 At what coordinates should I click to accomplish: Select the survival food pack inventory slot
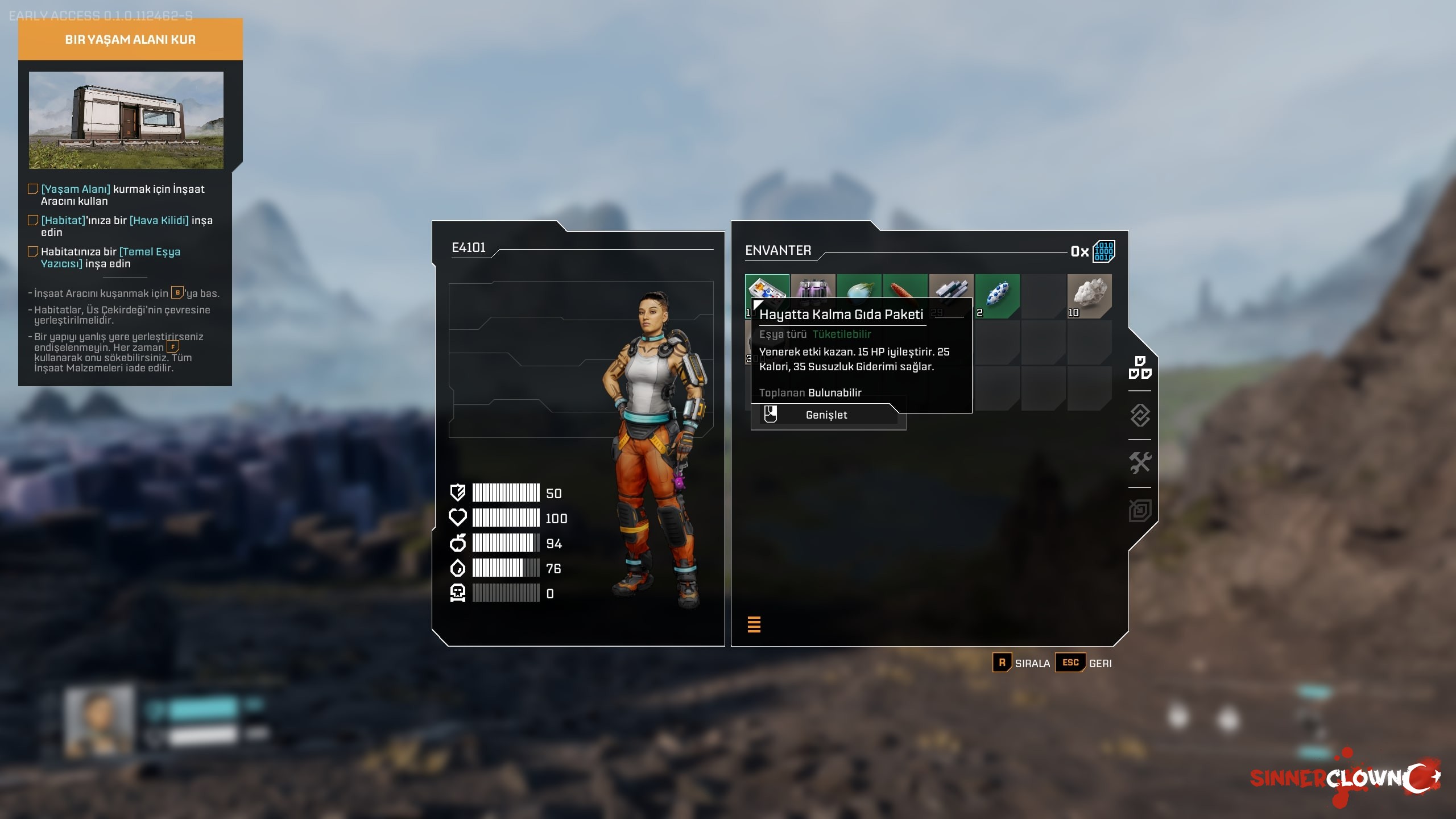(767, 288)
